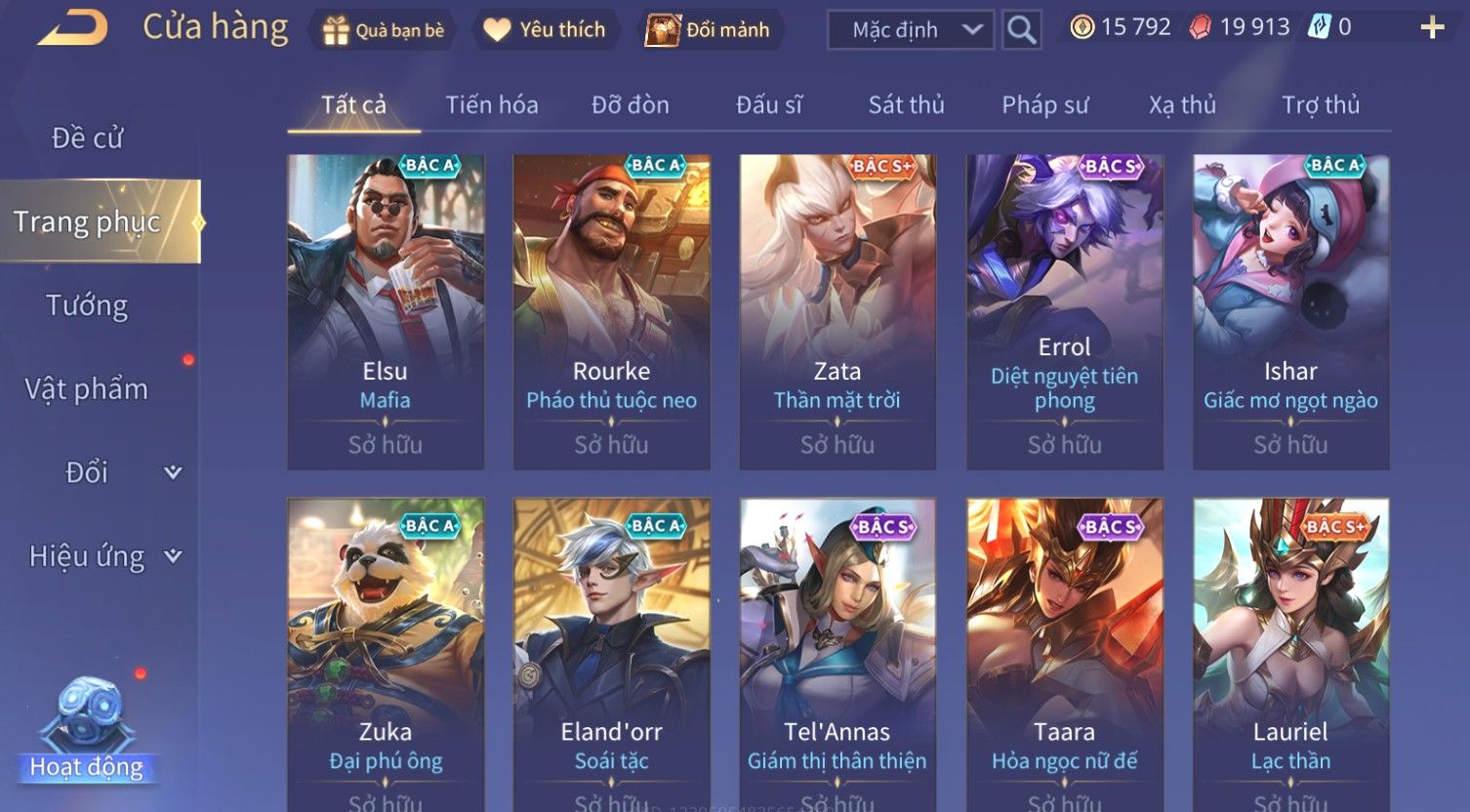Open Quà bạn bè gift menu

[x=383, y=30]
